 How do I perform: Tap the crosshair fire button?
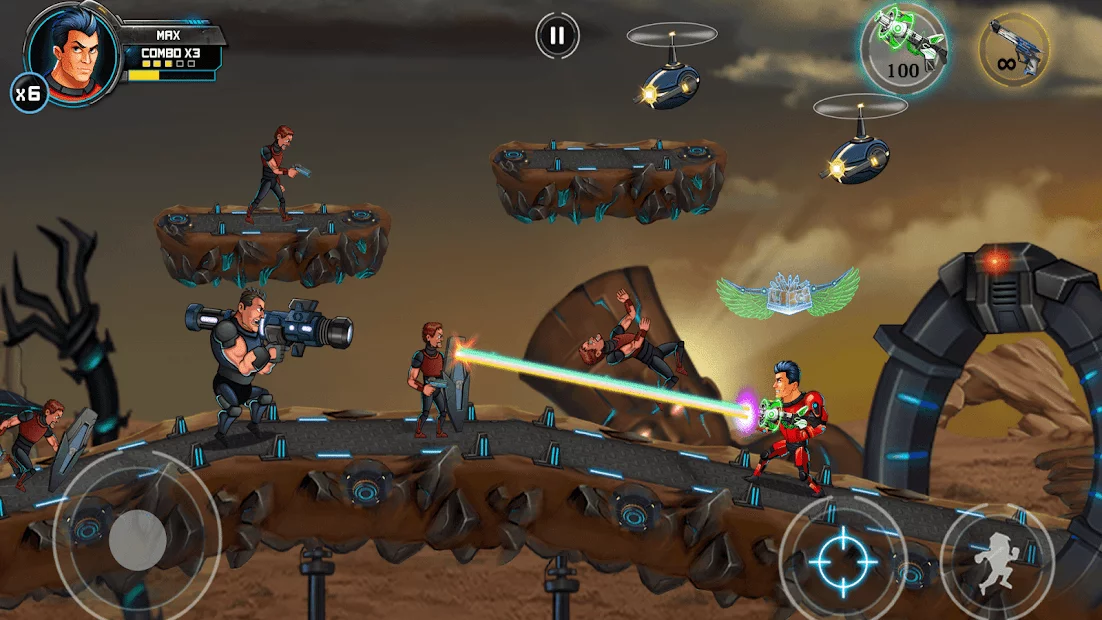[x=842, y=559]
